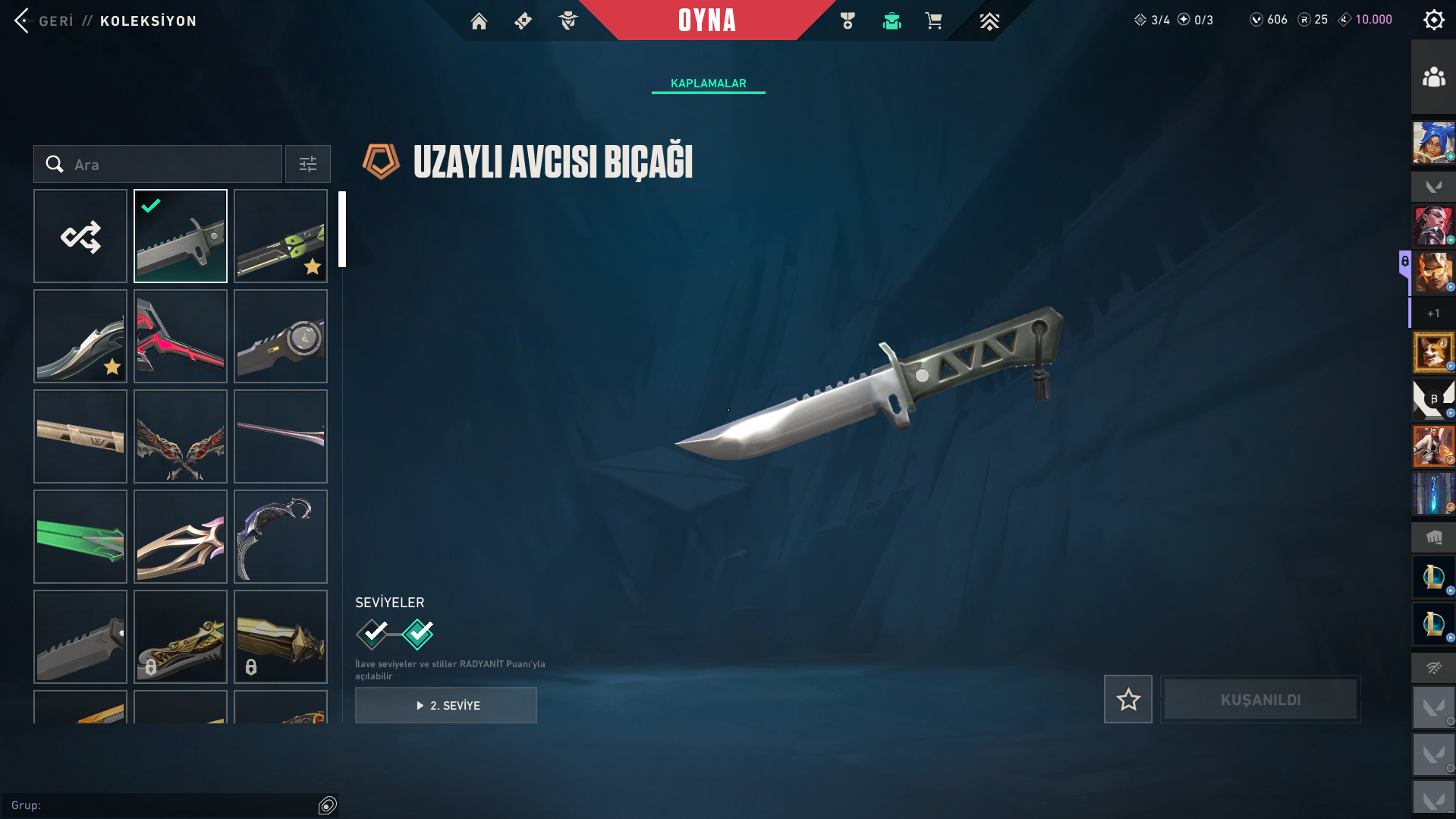Open the skin filter options
The height and width of the screenshot is (819, 1456).
[308, 165]
